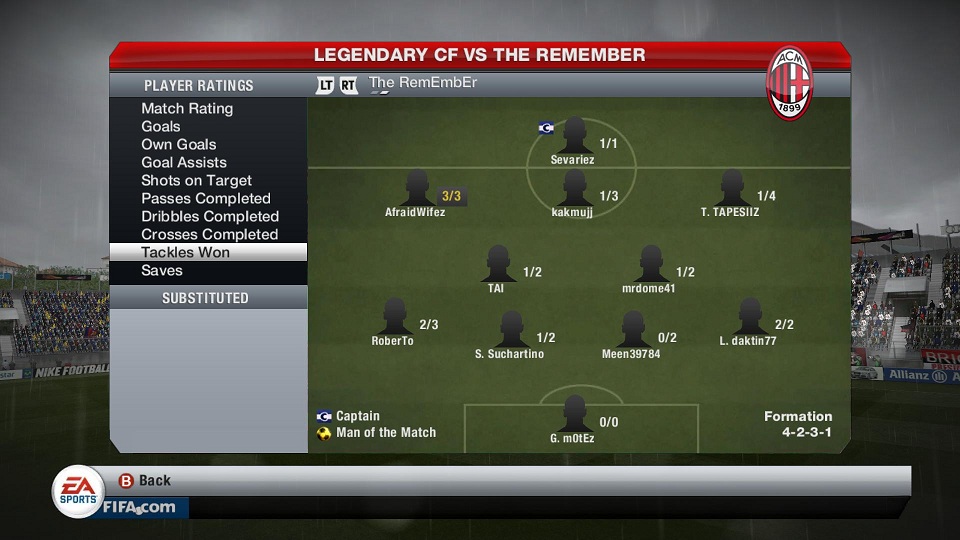View Passes Completed stat
The image size is (960, 540).
(x=206, y=198)
